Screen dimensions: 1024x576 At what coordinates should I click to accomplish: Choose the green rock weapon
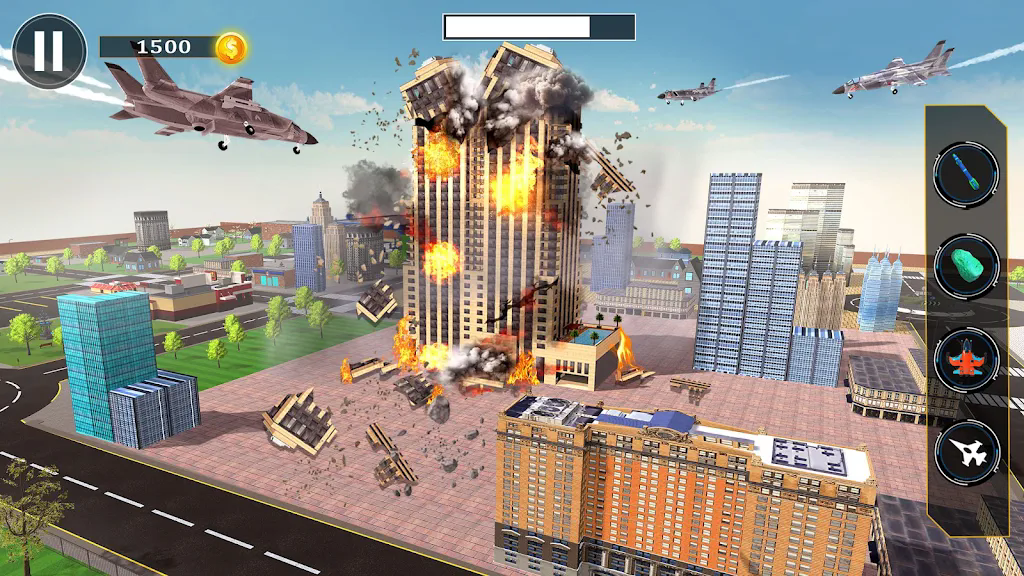tap(966, 266)
